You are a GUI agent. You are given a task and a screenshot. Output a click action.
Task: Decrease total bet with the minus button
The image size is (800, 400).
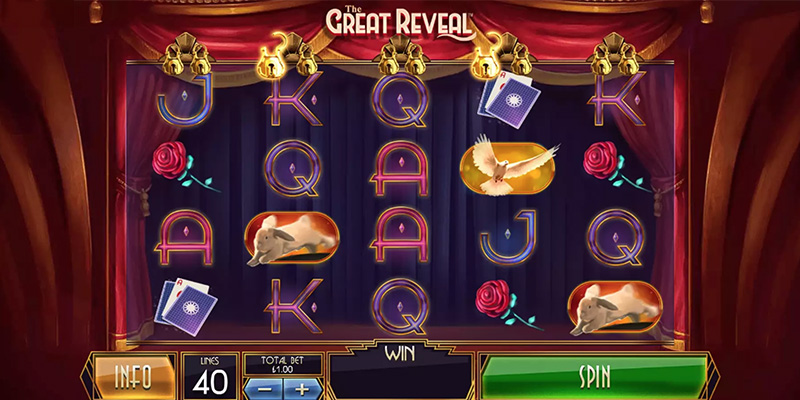click(x=265, y=387)
